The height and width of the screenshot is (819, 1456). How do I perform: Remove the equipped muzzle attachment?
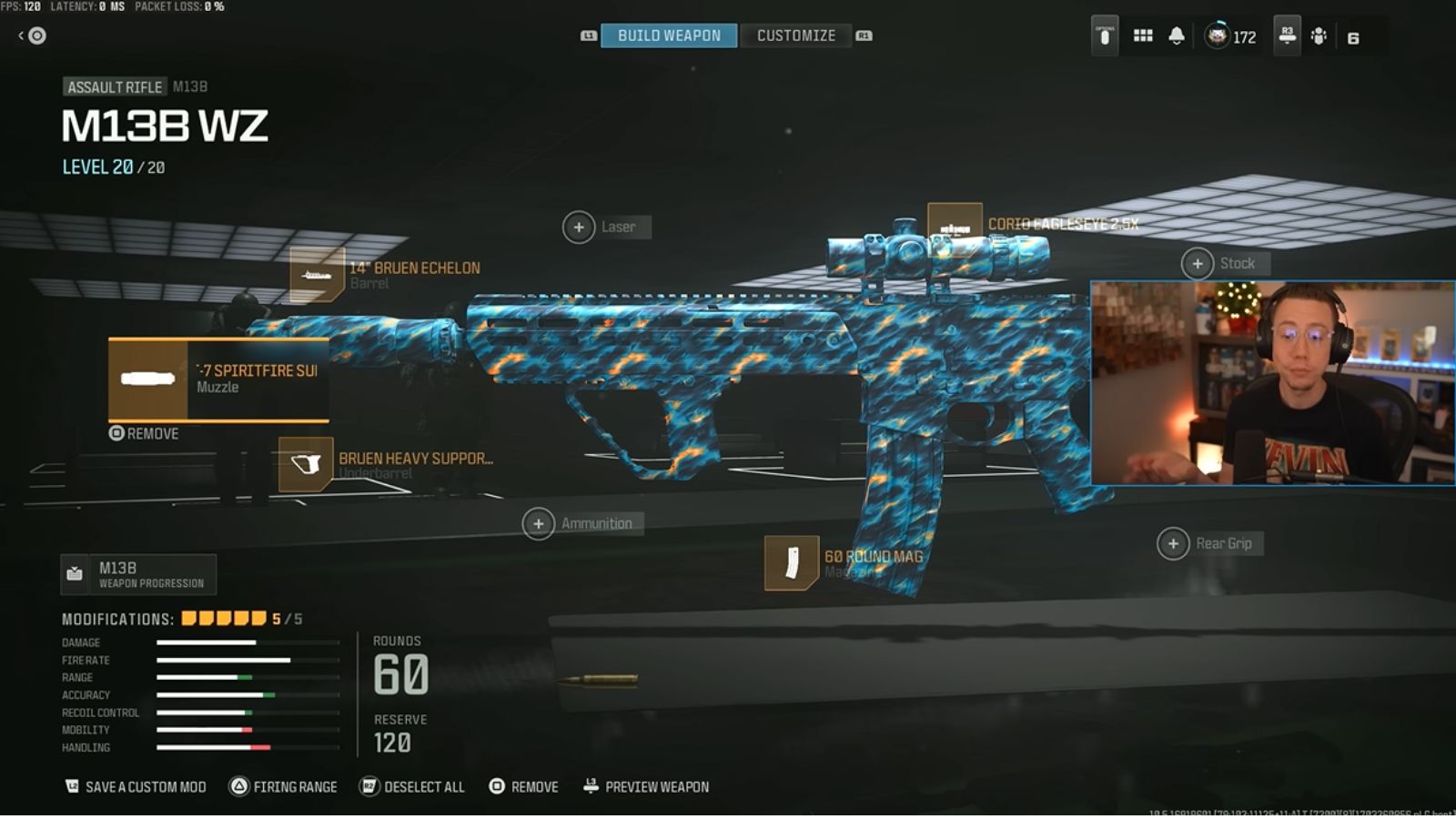pos(142,434)
